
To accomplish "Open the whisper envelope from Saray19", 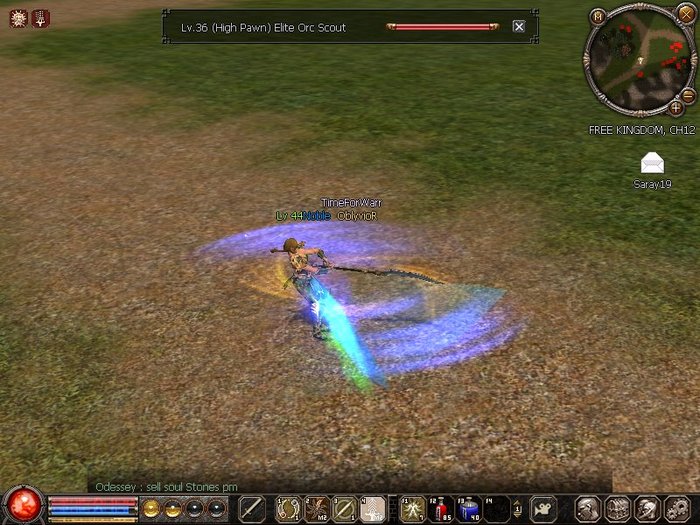I will [652, 163].
